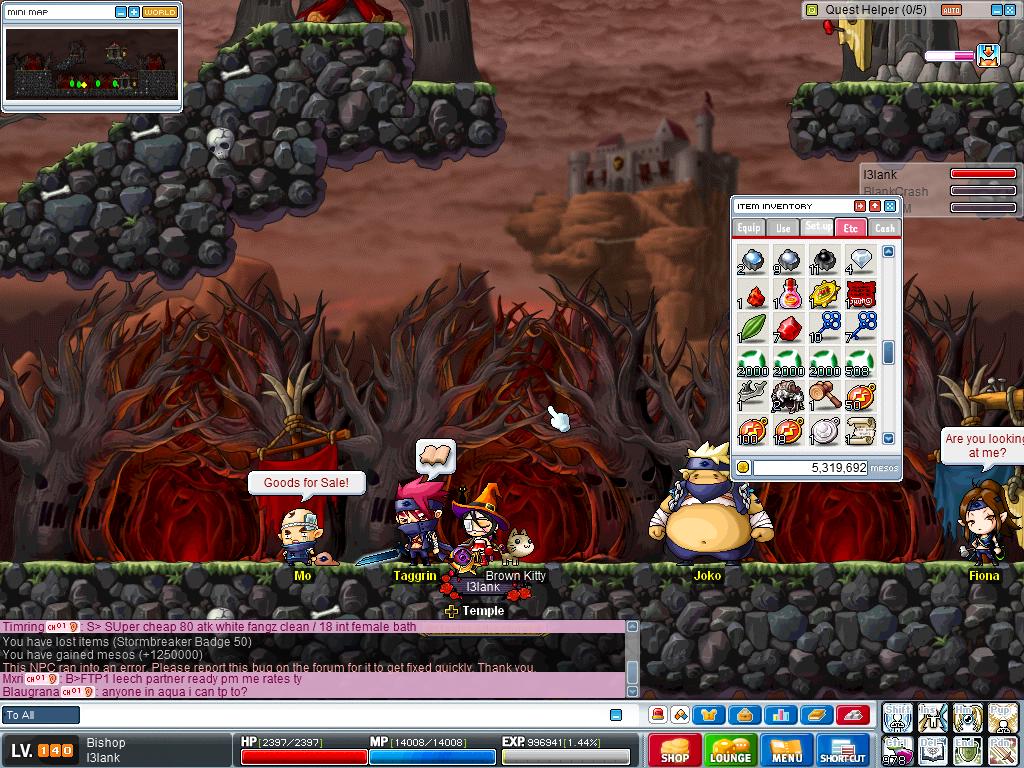
Task: Switch to the Equip inventory tab
Action: coord(749,228)
